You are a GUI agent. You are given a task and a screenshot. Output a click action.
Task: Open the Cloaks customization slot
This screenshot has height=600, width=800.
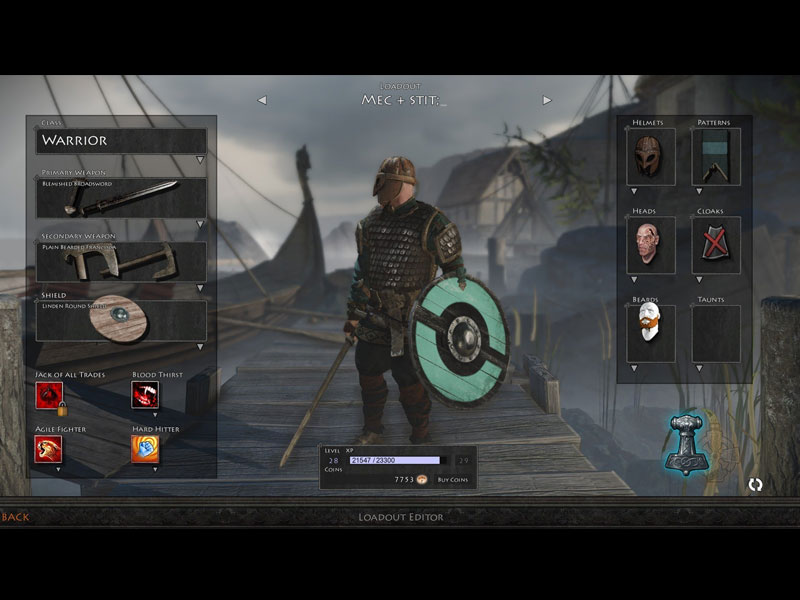716,246
